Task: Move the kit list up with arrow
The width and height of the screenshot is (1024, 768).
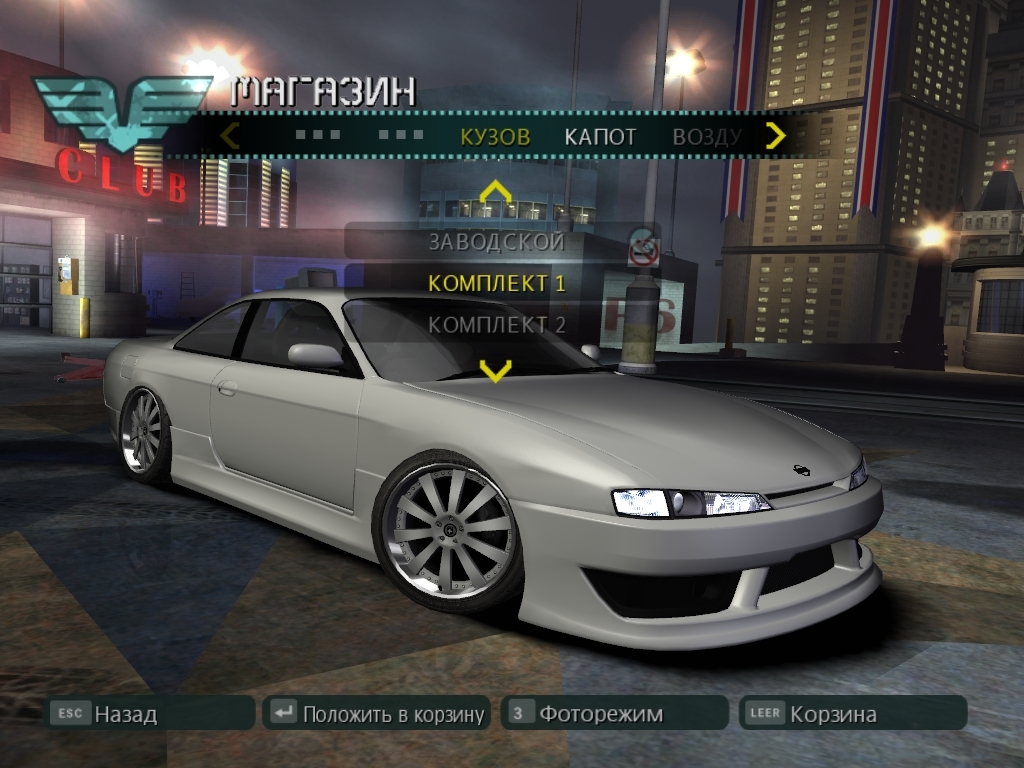Action: (495, 191)
